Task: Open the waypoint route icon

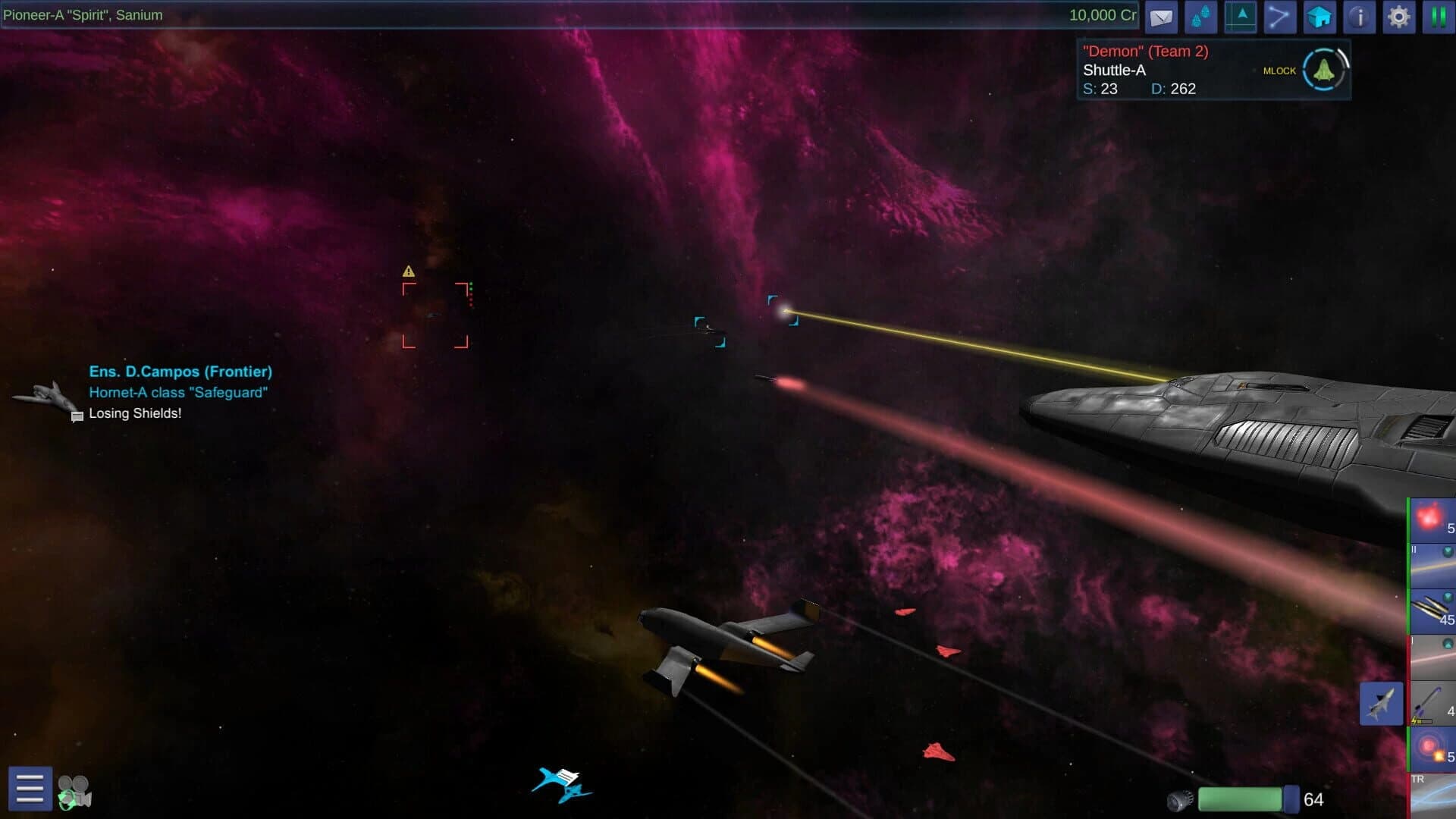Action: pyautogui.click(x=1280, y=17)
